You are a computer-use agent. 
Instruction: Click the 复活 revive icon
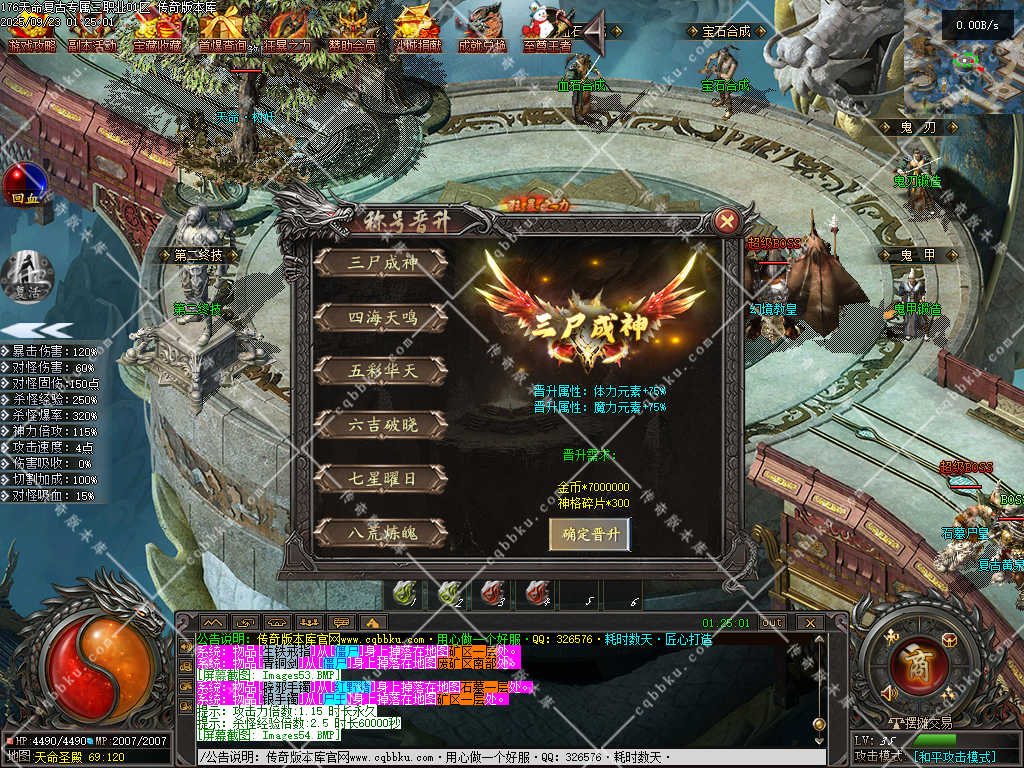pos(24,273)
